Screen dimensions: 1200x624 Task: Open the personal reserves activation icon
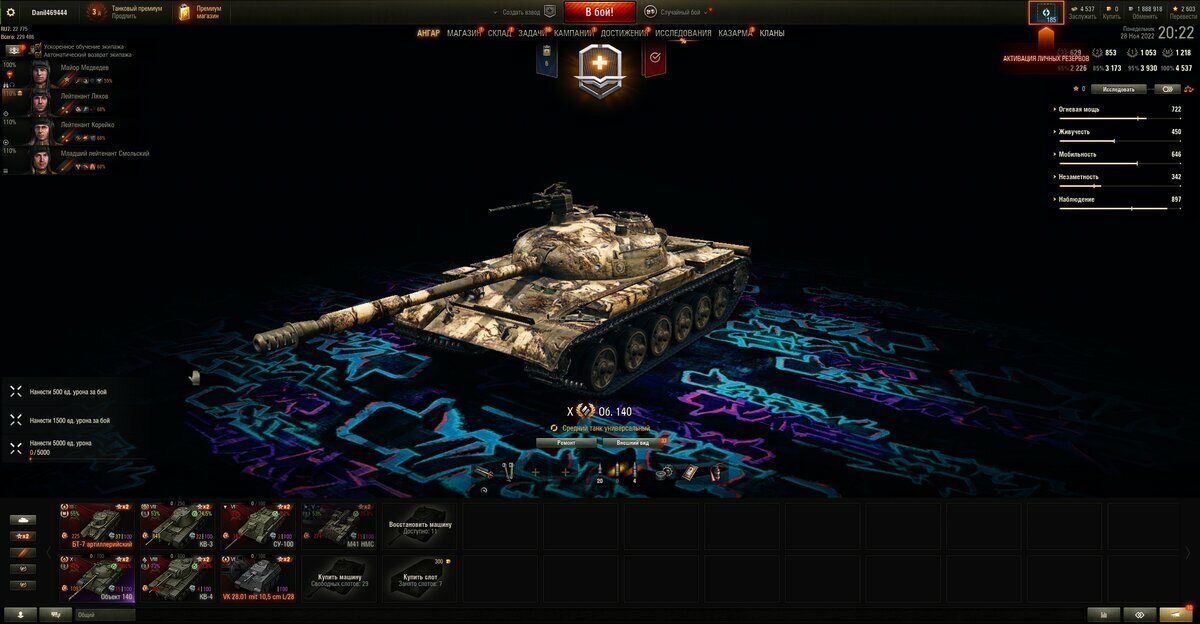(x=1047, y=13)
